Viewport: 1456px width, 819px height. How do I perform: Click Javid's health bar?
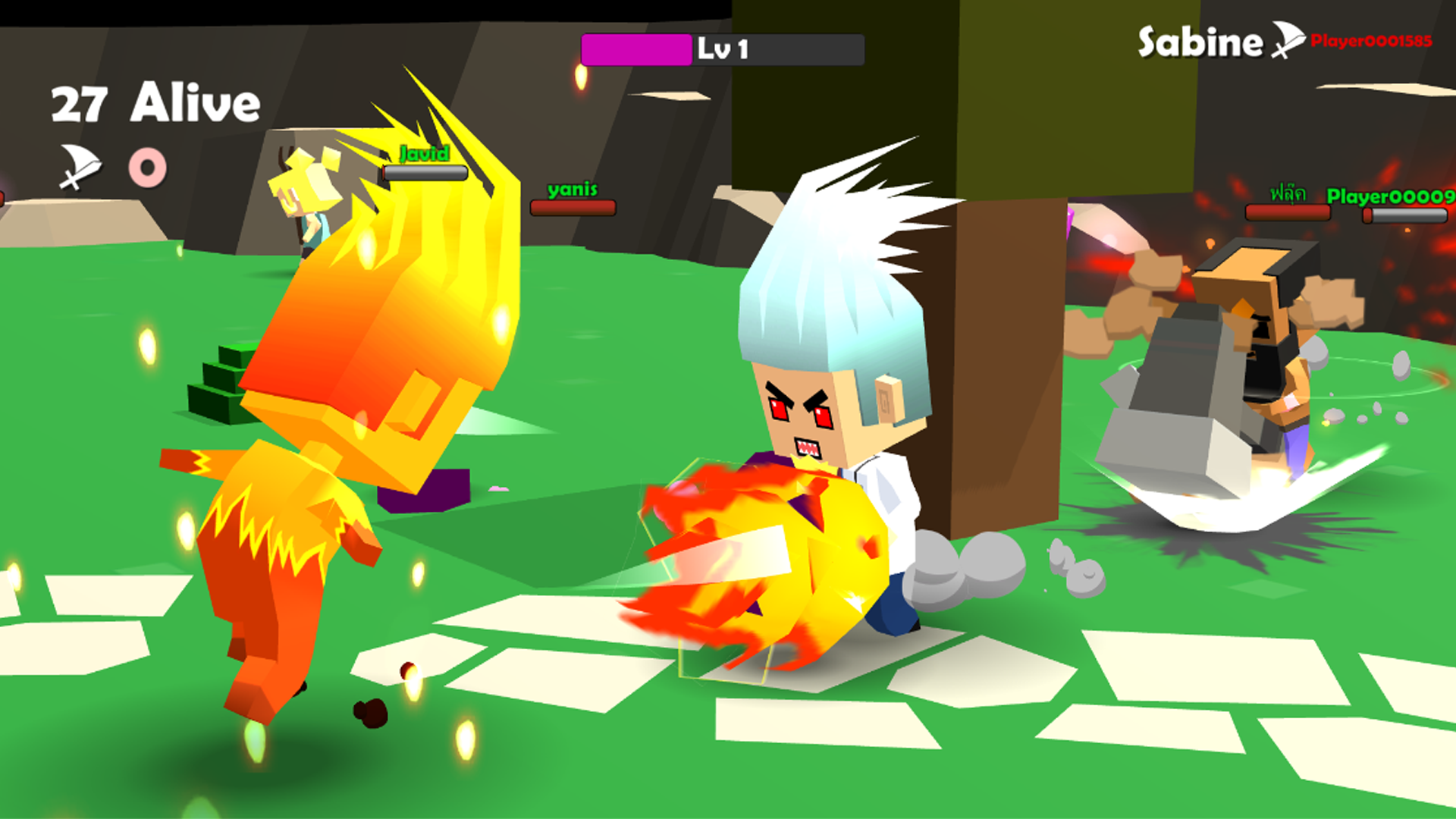(x=425, y=171)
